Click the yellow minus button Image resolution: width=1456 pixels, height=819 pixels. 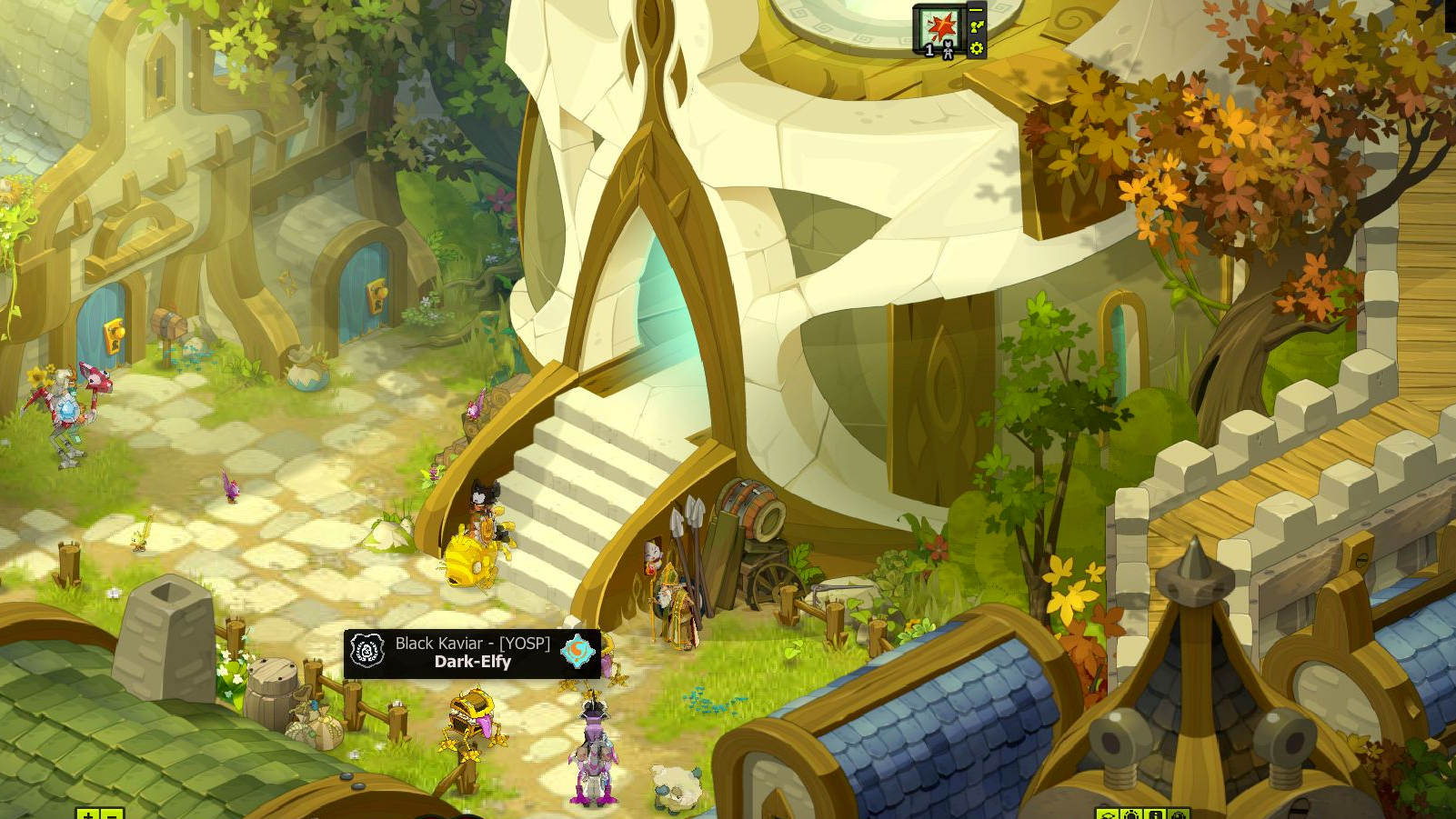point(111,814)
